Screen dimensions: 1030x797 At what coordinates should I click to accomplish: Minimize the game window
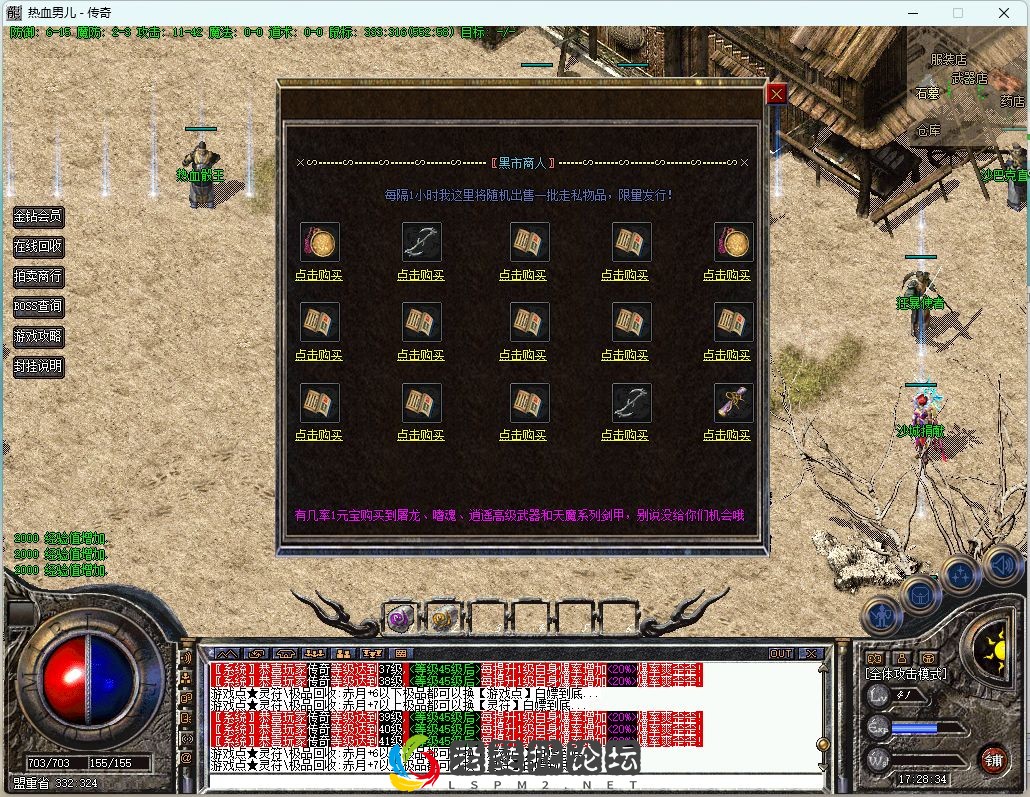point(912,13)
